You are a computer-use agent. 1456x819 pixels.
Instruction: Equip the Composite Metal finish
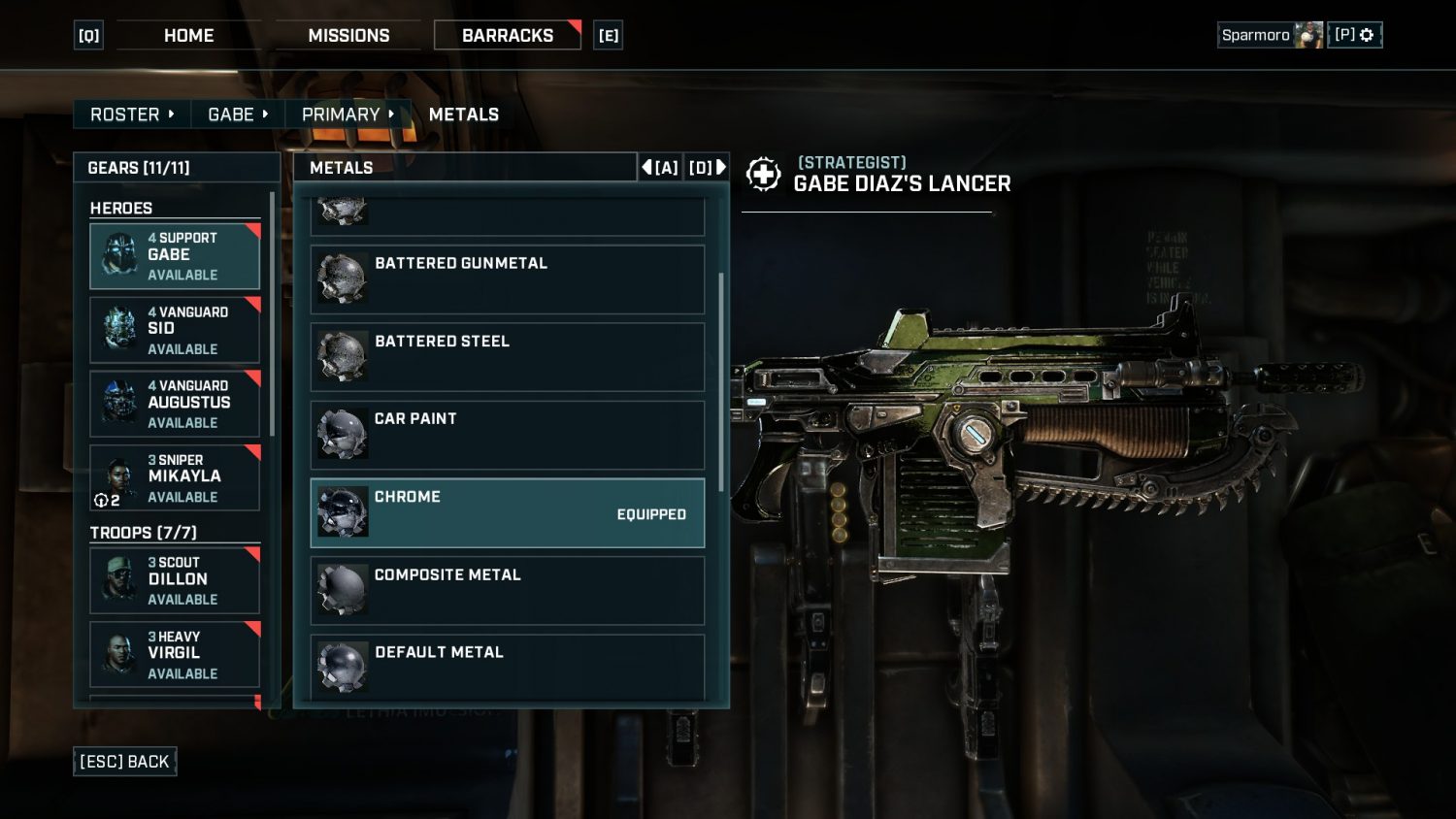pyautogui.click(x=507, y=590)
